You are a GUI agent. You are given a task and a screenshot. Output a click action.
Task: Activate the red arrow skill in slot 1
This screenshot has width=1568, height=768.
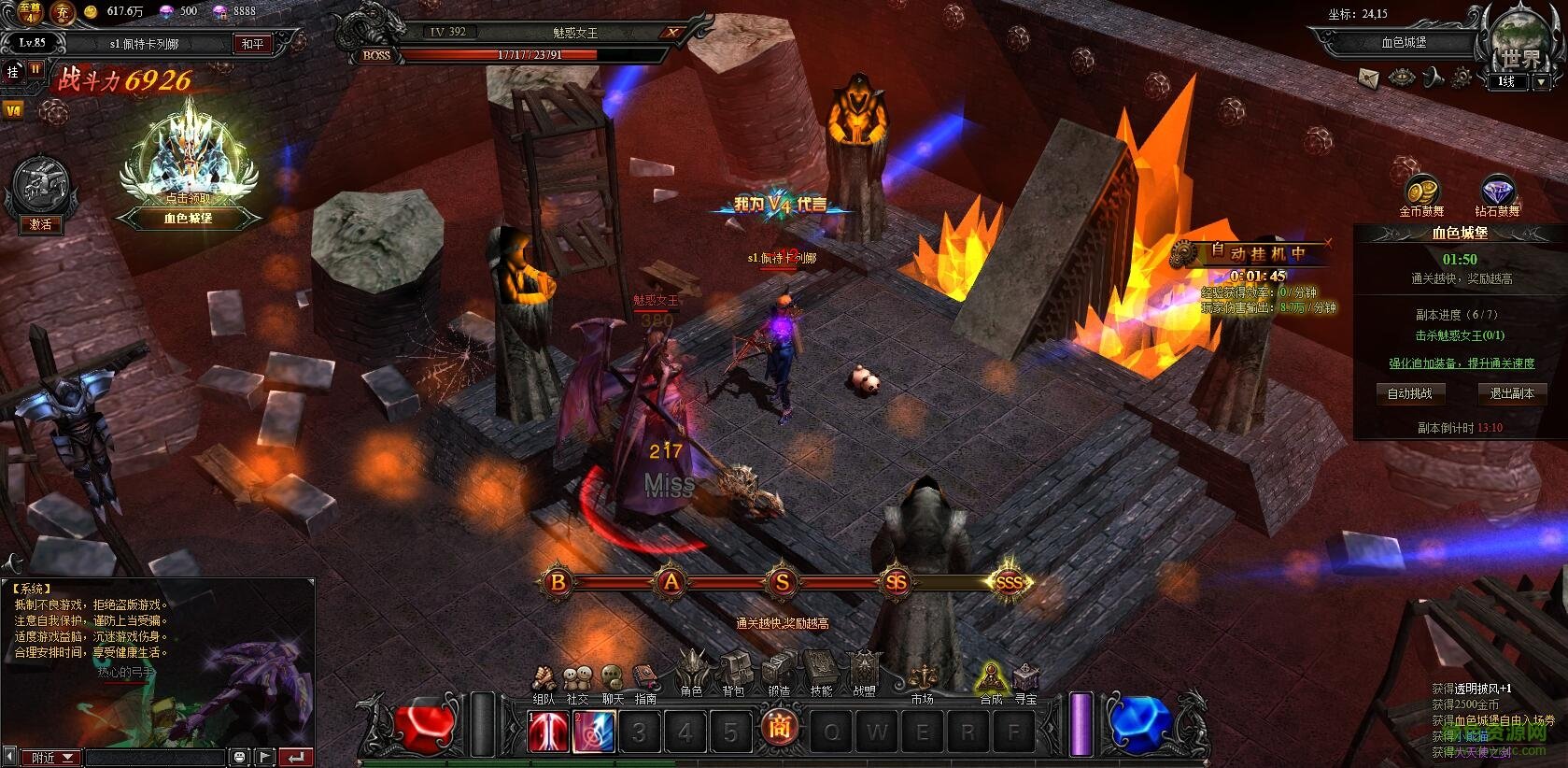click(548, 732)
